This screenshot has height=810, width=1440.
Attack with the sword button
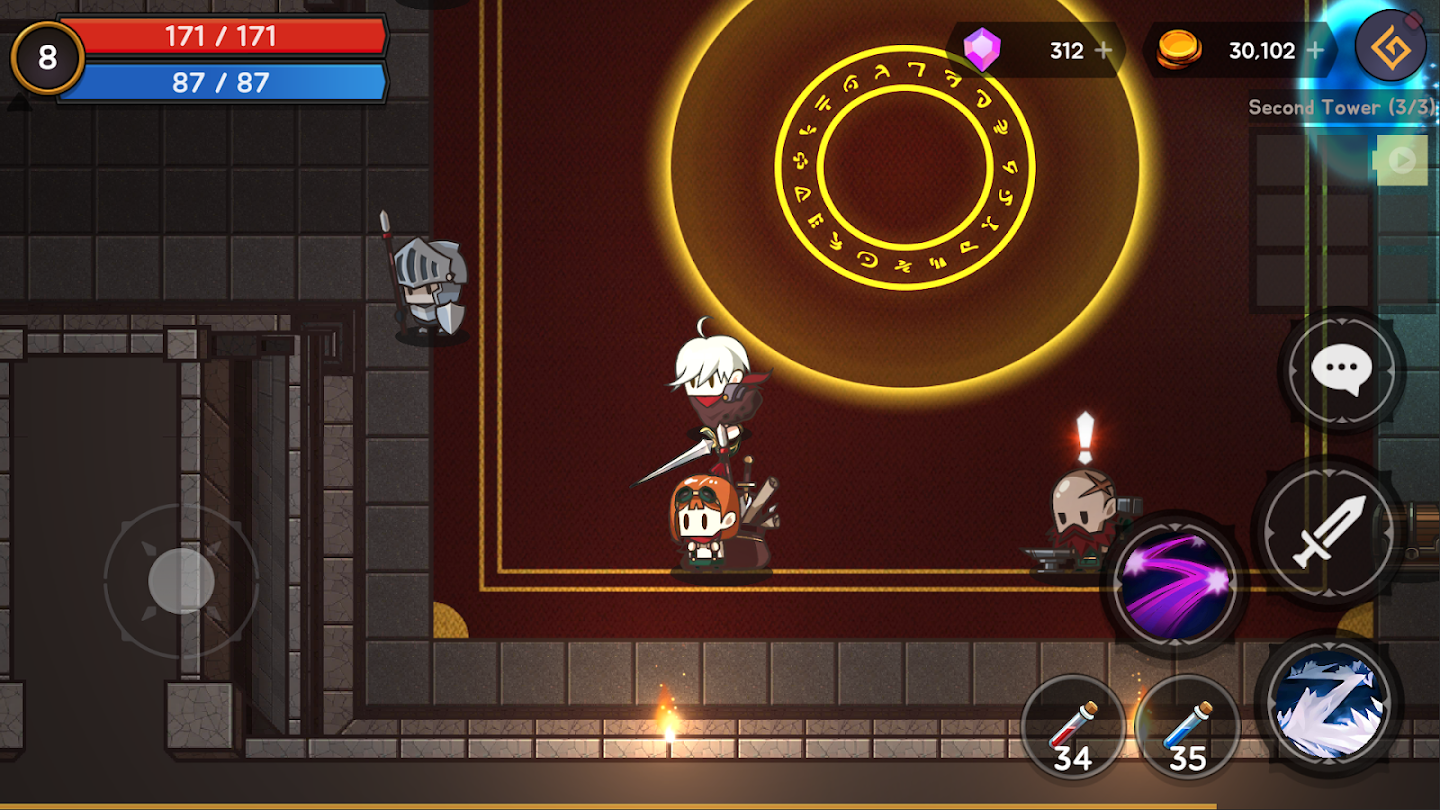click(x=1327, y=531)
